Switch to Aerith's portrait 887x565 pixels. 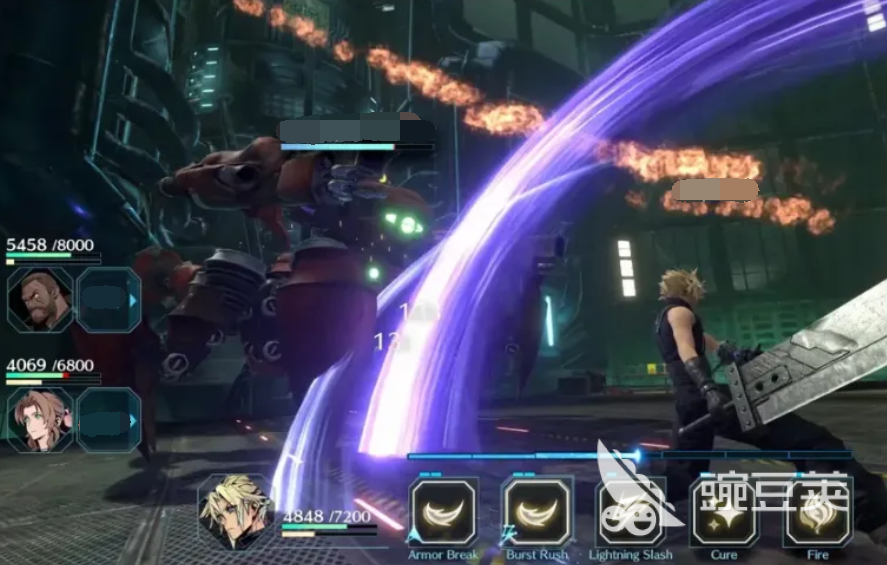pos(40,420)
